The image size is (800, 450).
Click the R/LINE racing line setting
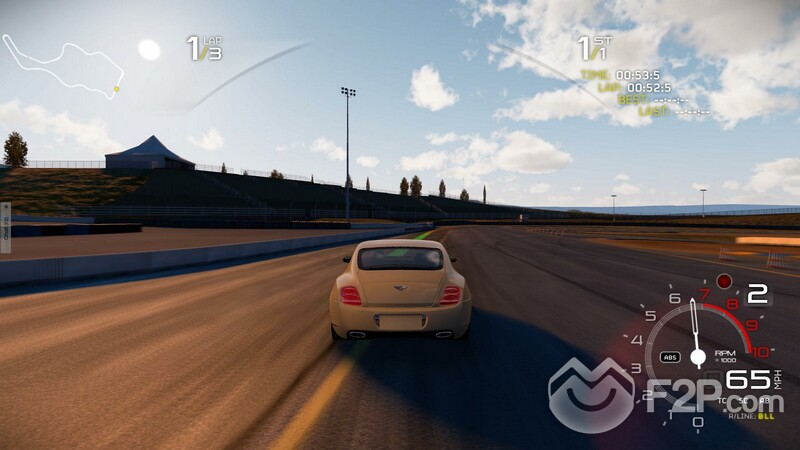pyautogui.click(x=748, y=413)
